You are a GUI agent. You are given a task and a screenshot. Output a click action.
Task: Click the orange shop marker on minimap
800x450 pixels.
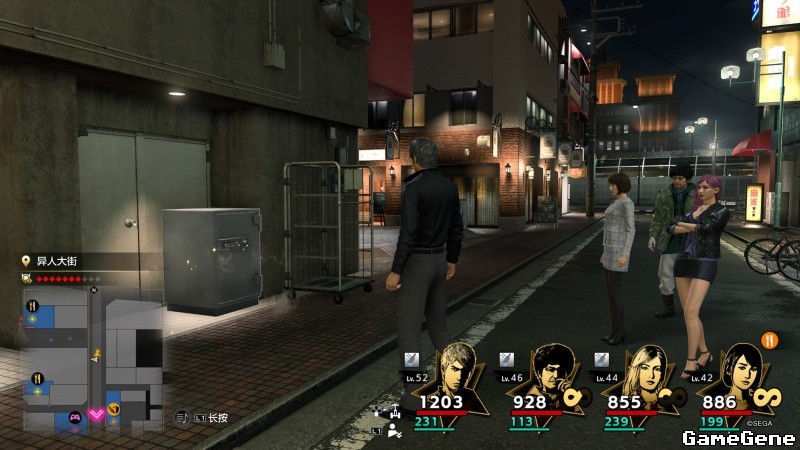[x=114, y=408]
